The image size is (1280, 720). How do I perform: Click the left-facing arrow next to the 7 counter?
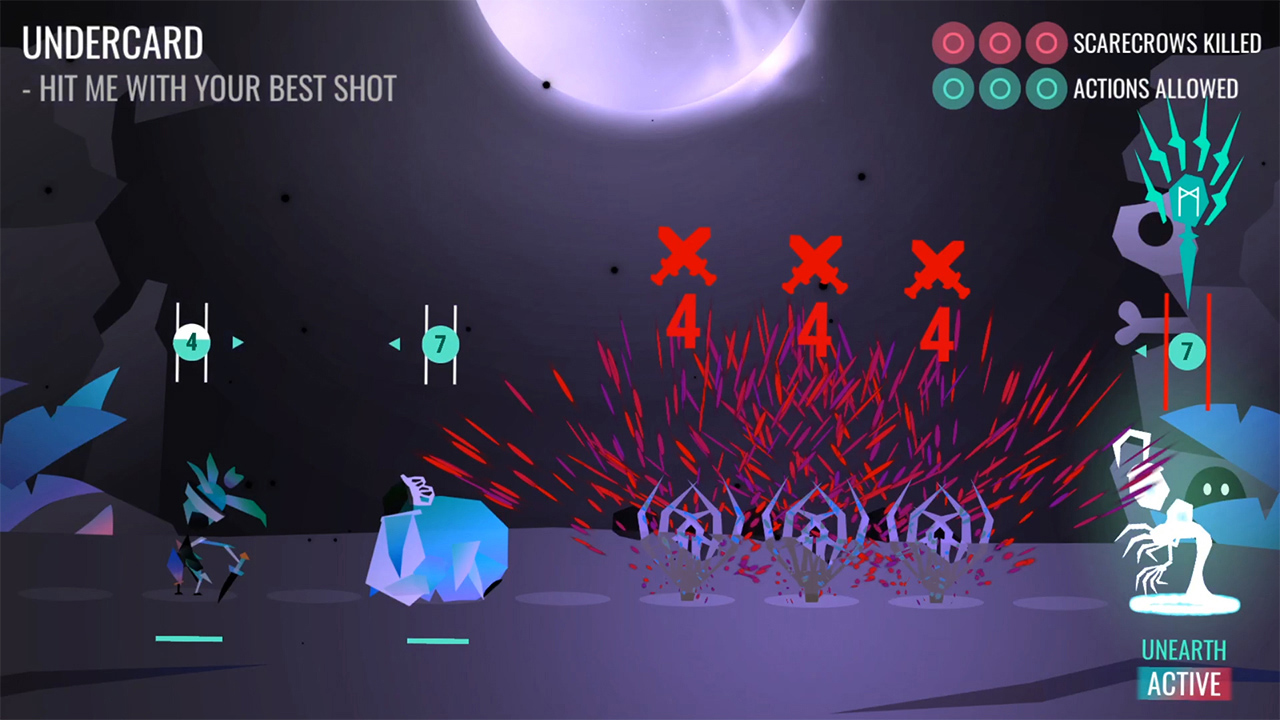click(x=394, y=345)
